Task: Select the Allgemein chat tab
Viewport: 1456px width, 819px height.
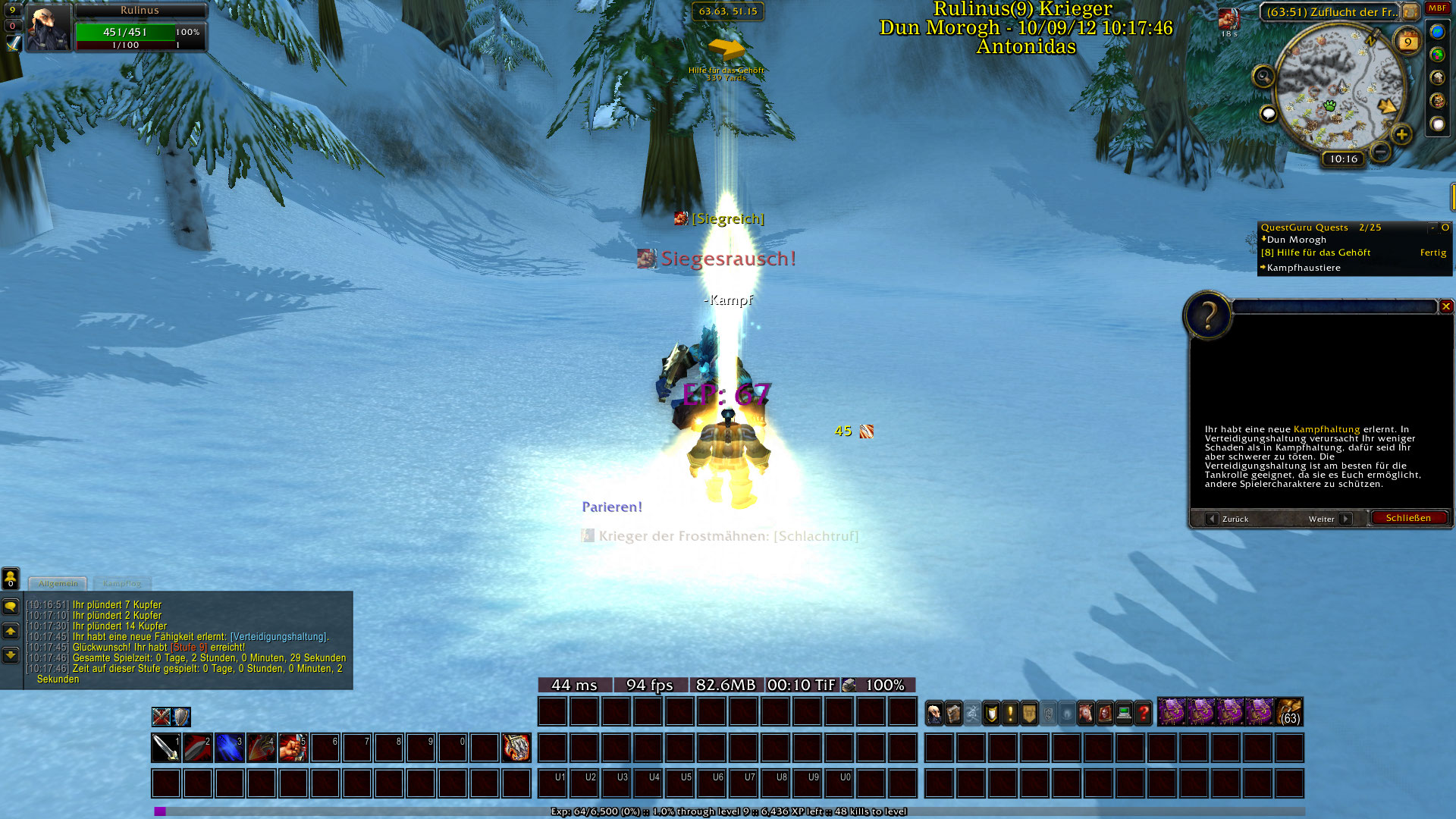Action: 58,584
